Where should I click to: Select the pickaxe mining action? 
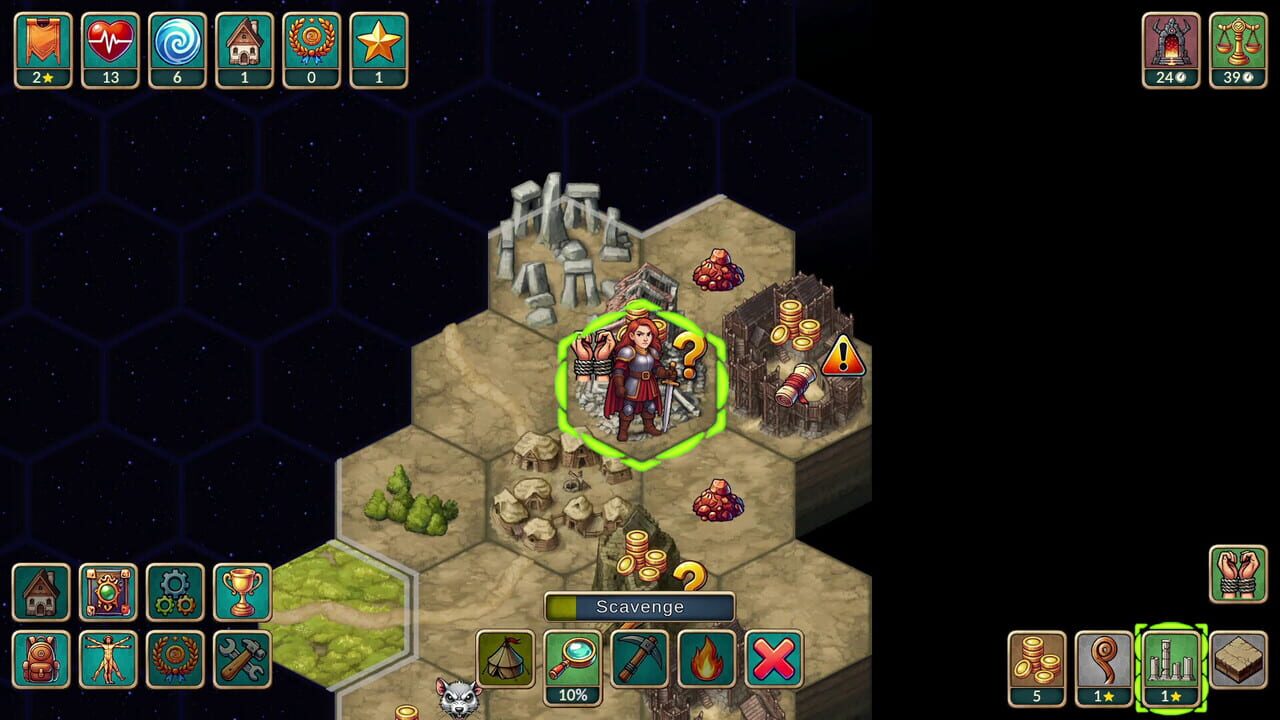[x=639, y=660]
